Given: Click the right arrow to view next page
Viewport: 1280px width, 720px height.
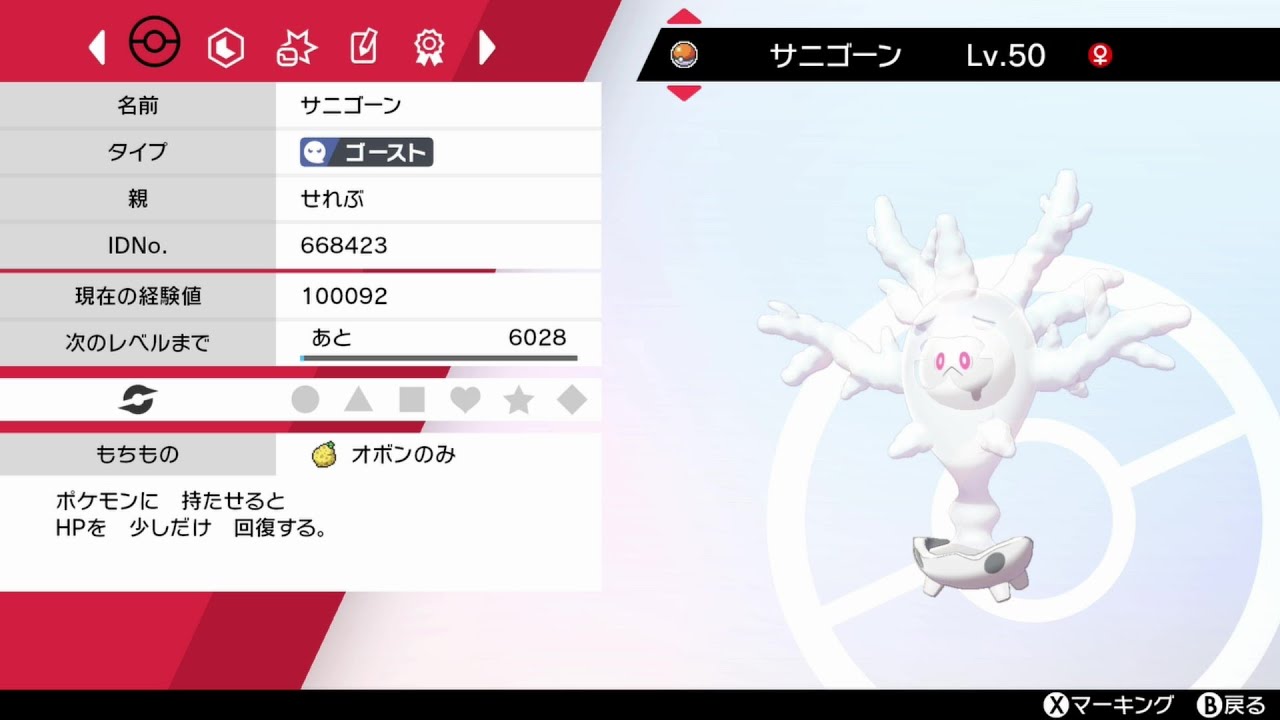Looking at the screenshot, I should [x=487, y=46].
